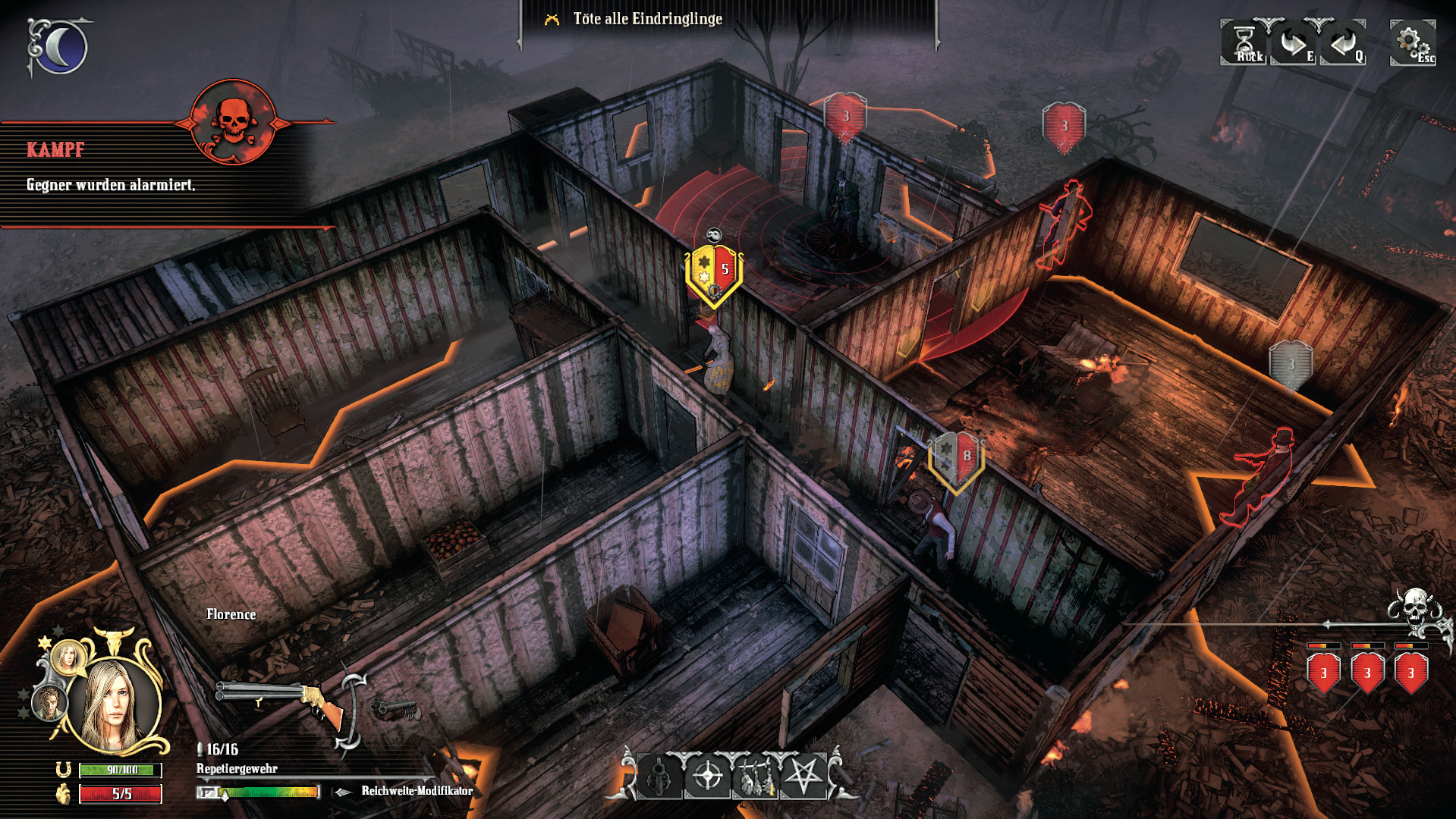This screenshot has height=819, width=1456.
Task: Click the hourglass end-turn button
Action: [1244, 42]
